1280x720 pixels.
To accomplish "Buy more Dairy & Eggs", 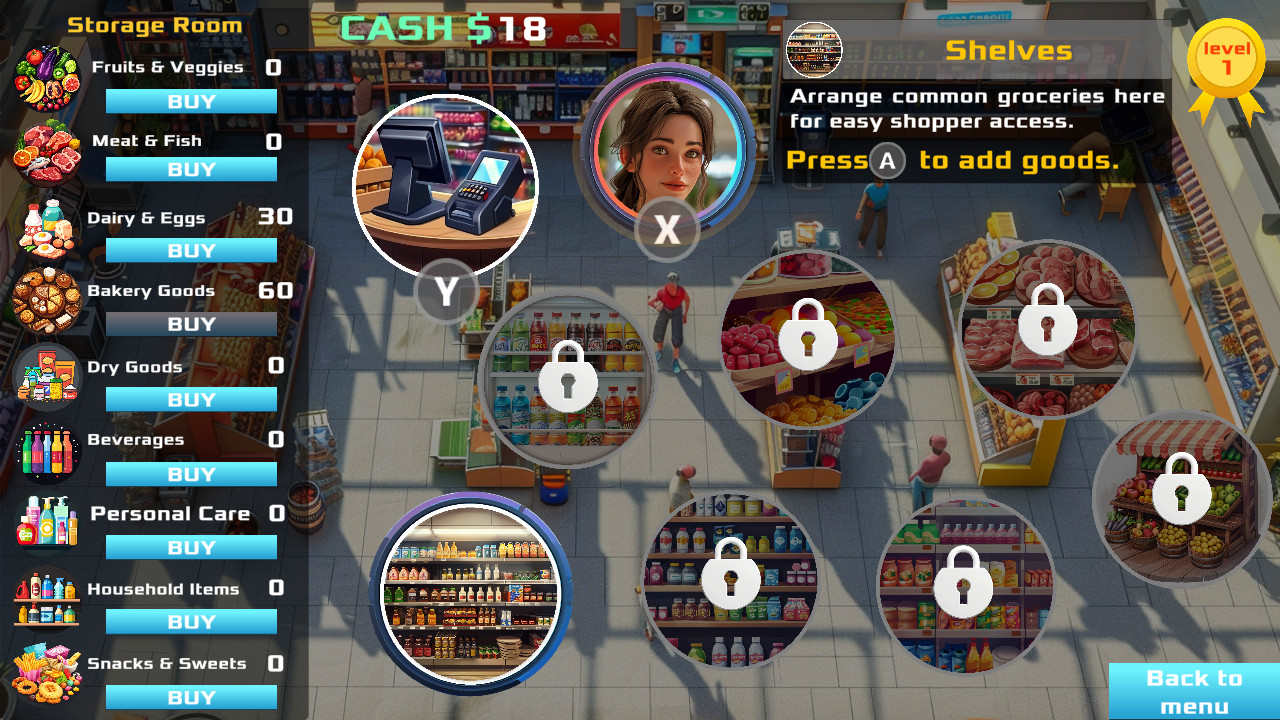I will pyautogui.click(x=190, y=250).
